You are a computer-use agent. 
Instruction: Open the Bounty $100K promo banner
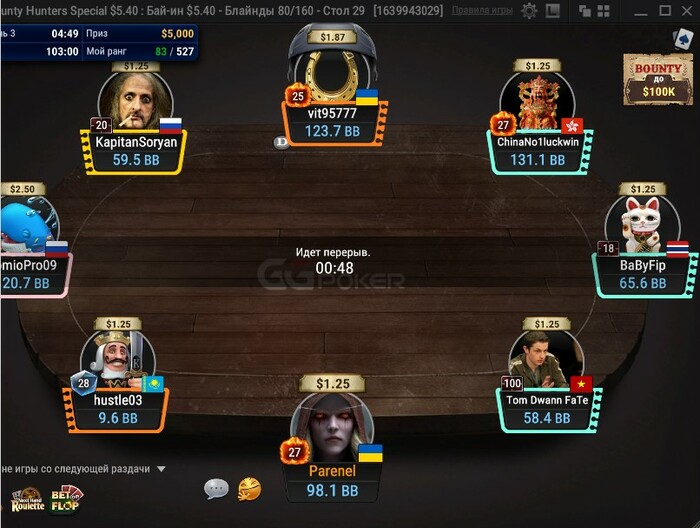(657, 79)
